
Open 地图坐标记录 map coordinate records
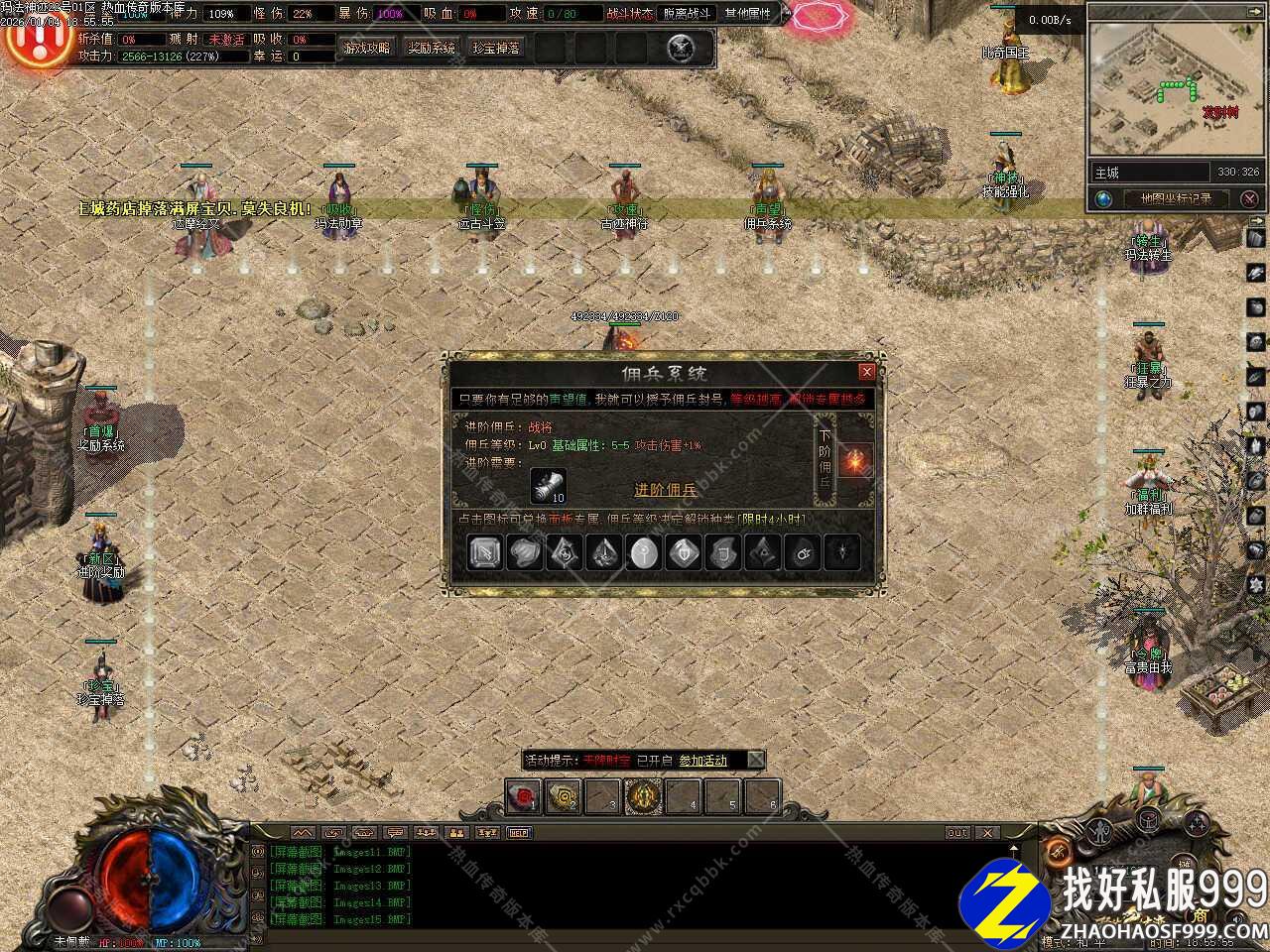pyautogui.click(x=1176, y=198)
